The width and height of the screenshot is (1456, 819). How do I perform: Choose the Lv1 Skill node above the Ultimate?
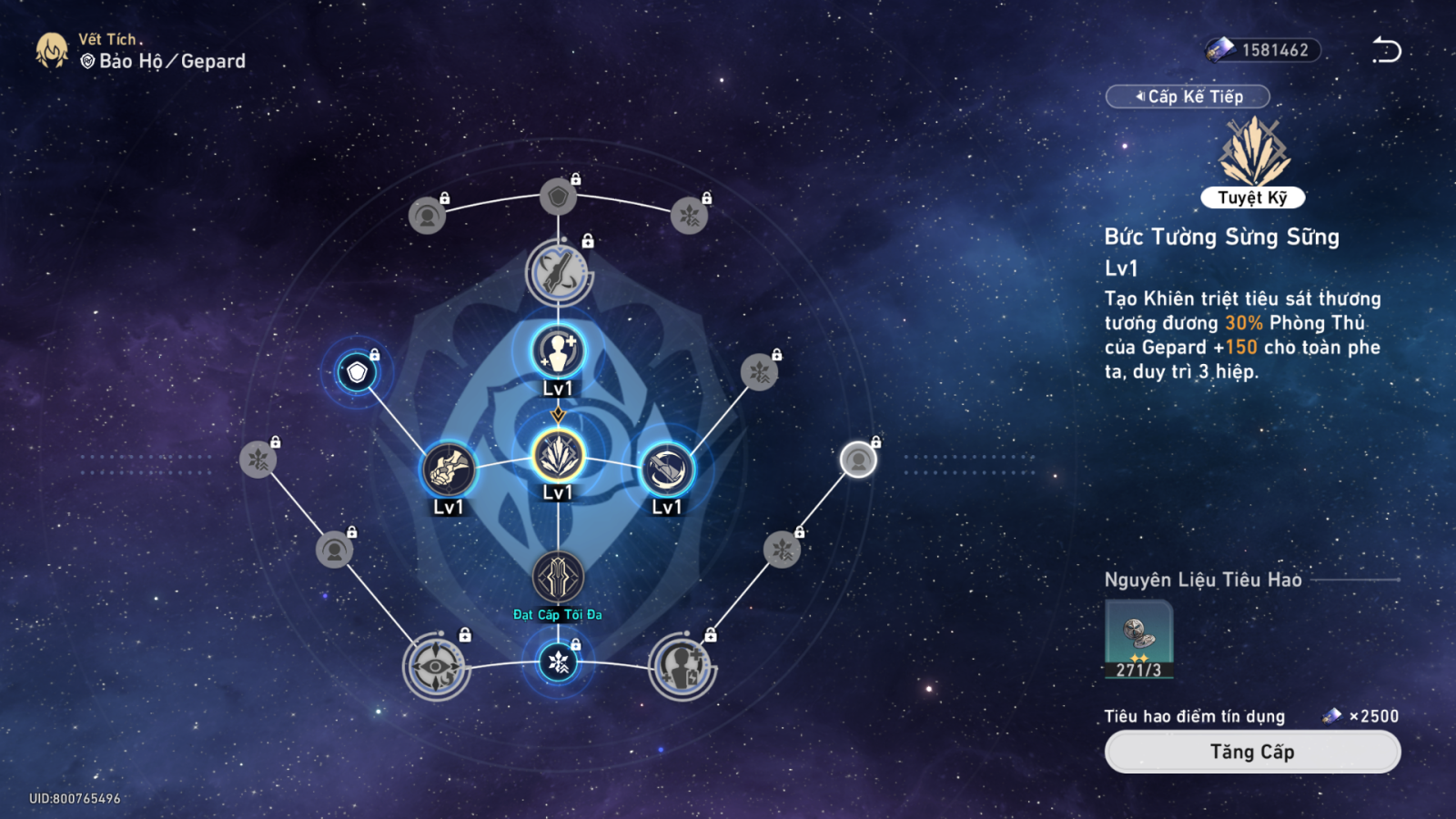pos(558,351)
